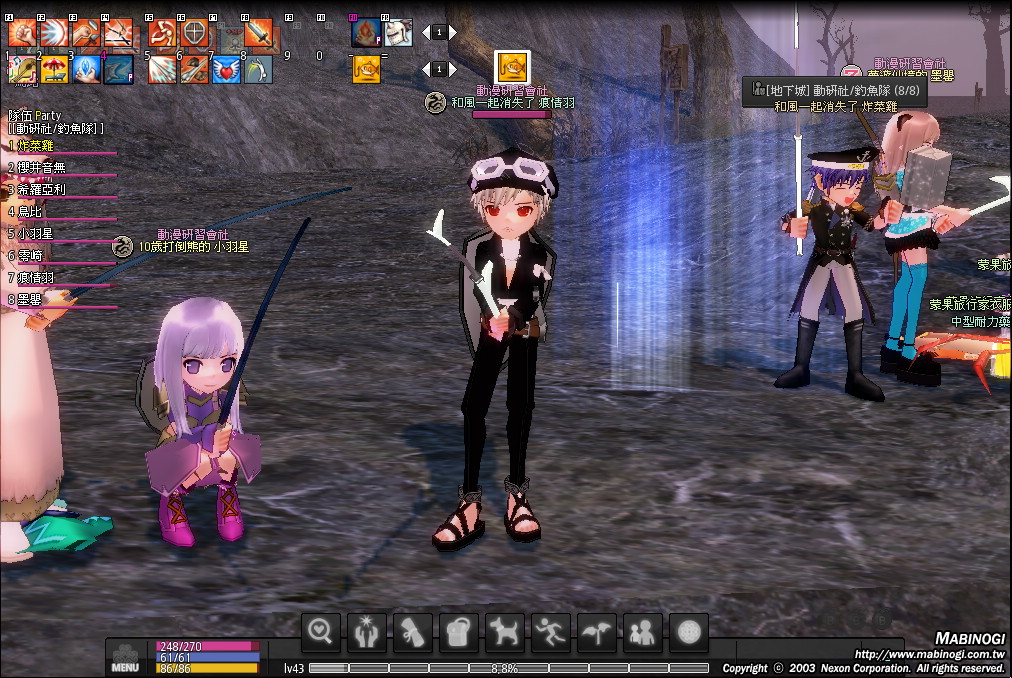
Task: Open the magnifier-with-heart icon in bottom toolbar
Action: 320,632
